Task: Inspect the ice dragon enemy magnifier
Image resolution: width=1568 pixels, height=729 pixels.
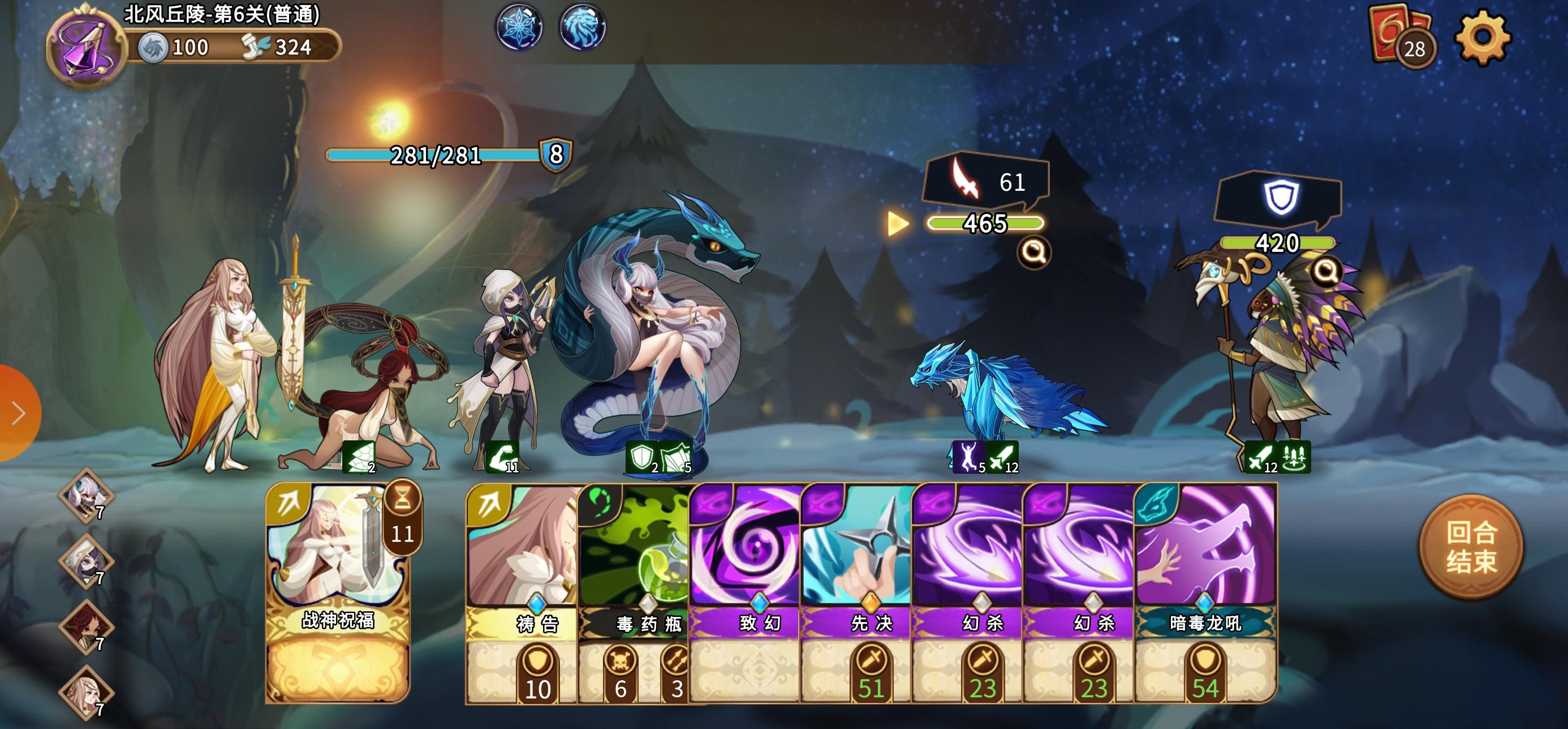Action: (1033, 251)
